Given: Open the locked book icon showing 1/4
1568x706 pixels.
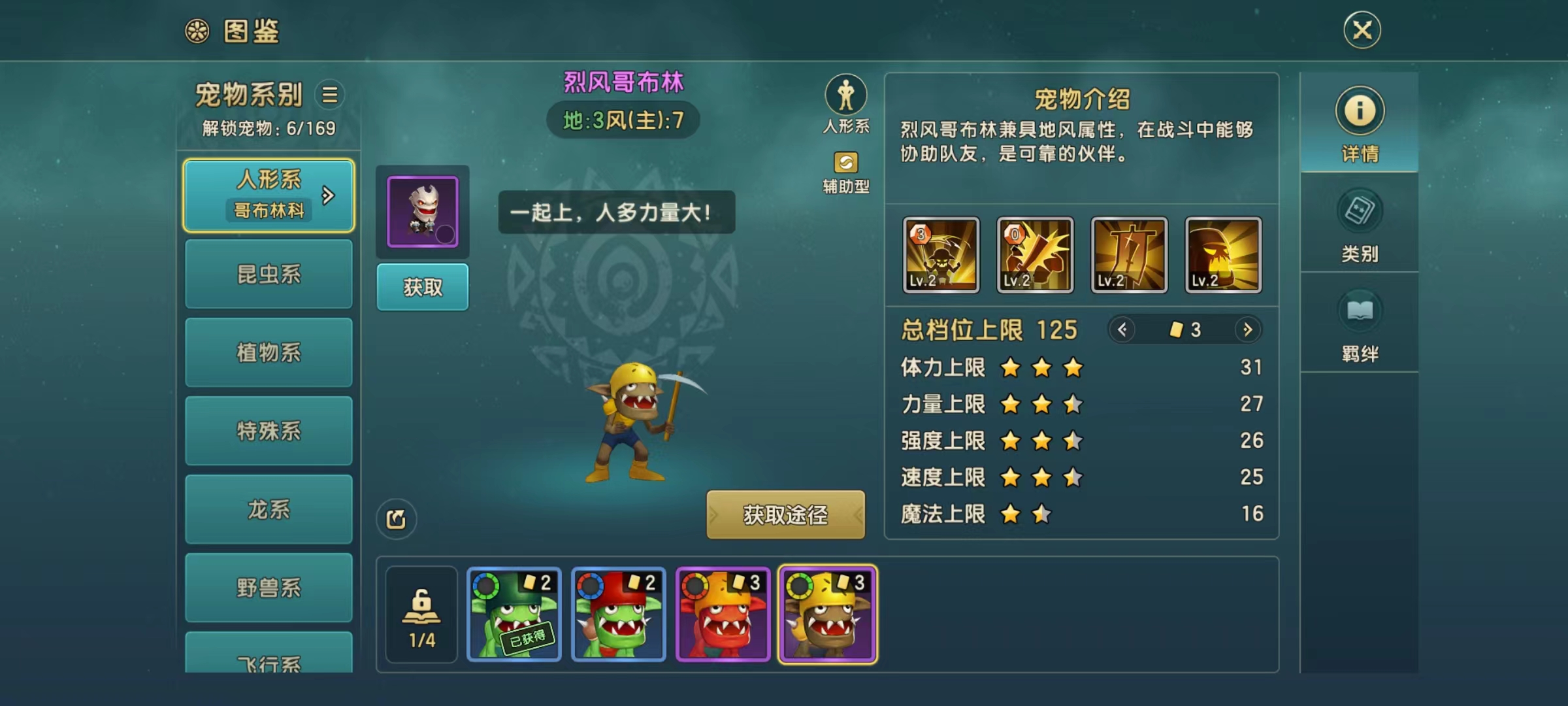Looking at the screenshot, I should [x=421, y=613].
